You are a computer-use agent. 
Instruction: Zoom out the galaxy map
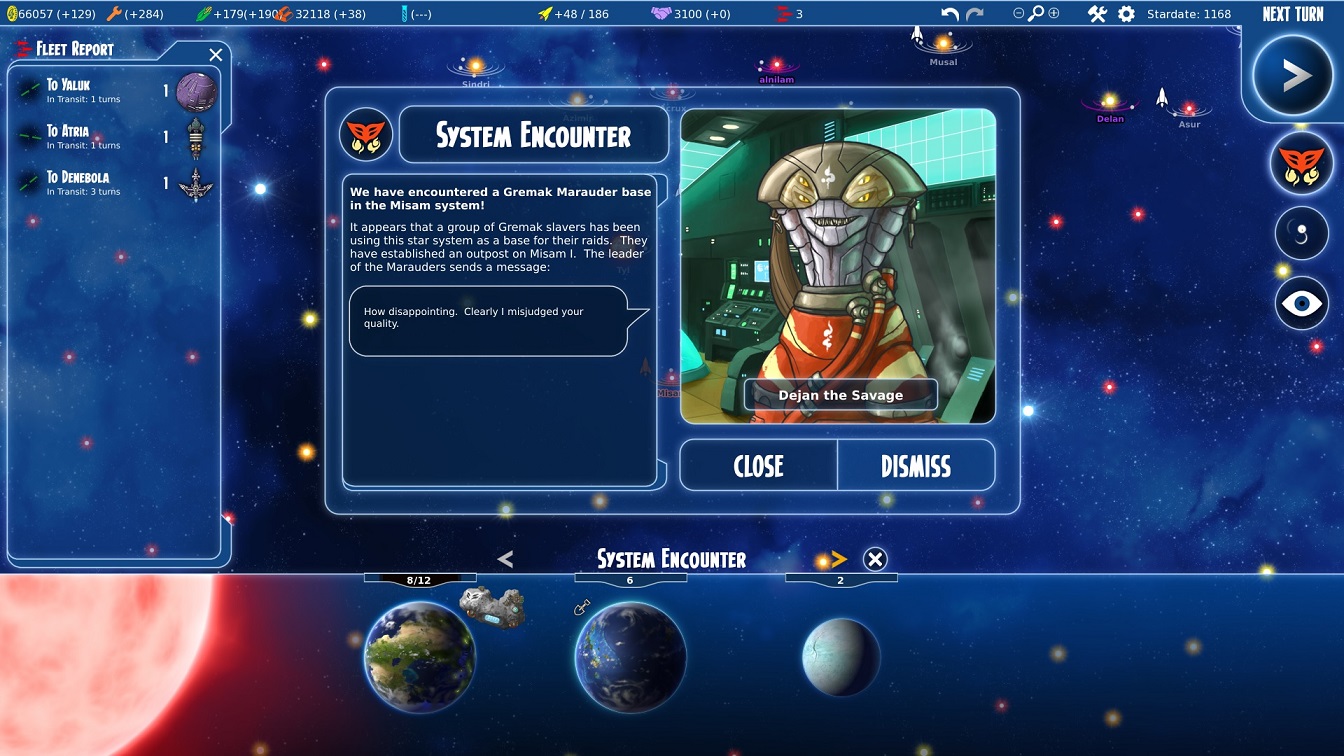(1018, 14)
